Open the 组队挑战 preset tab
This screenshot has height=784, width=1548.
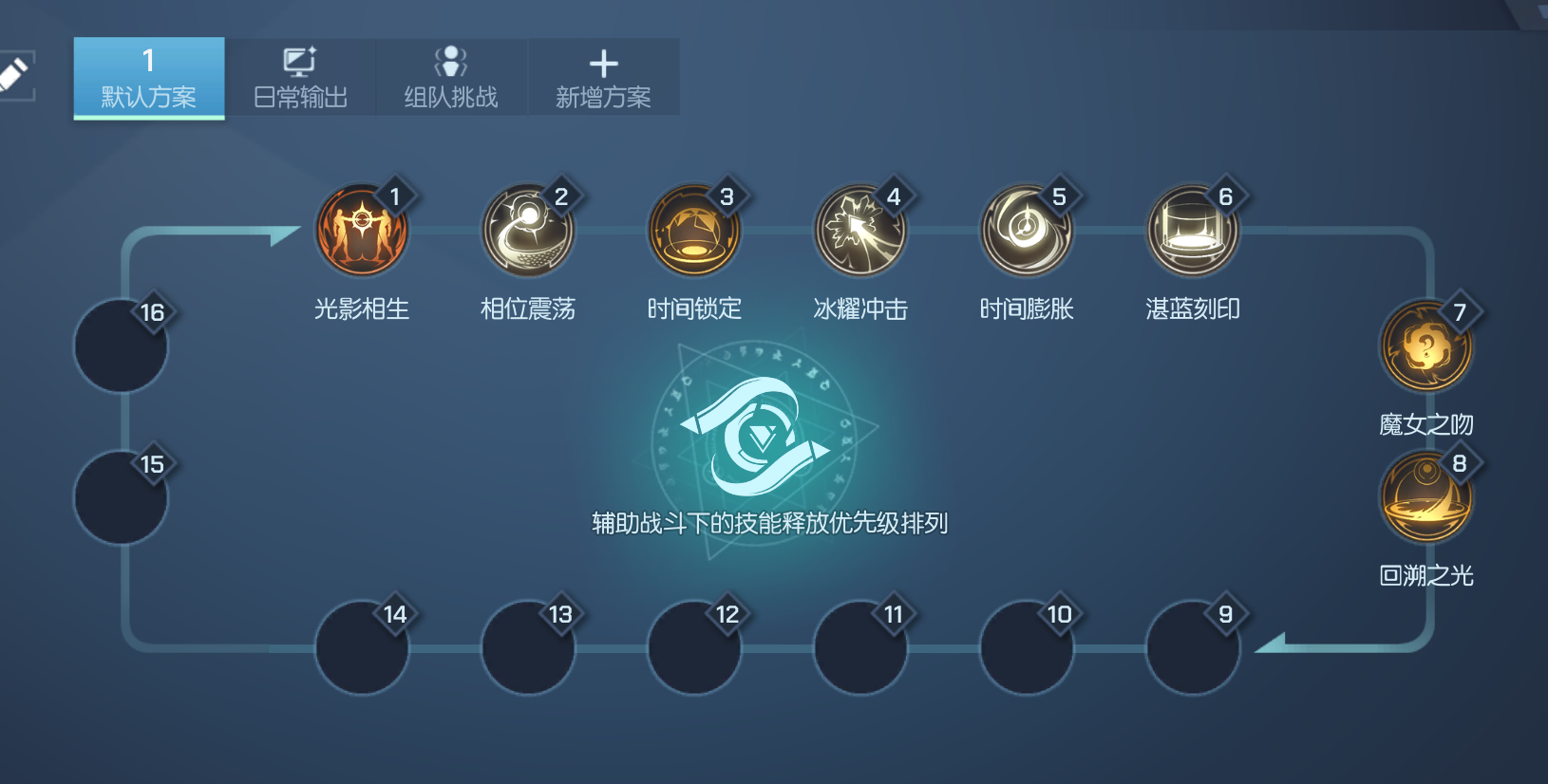pos(451,78)
